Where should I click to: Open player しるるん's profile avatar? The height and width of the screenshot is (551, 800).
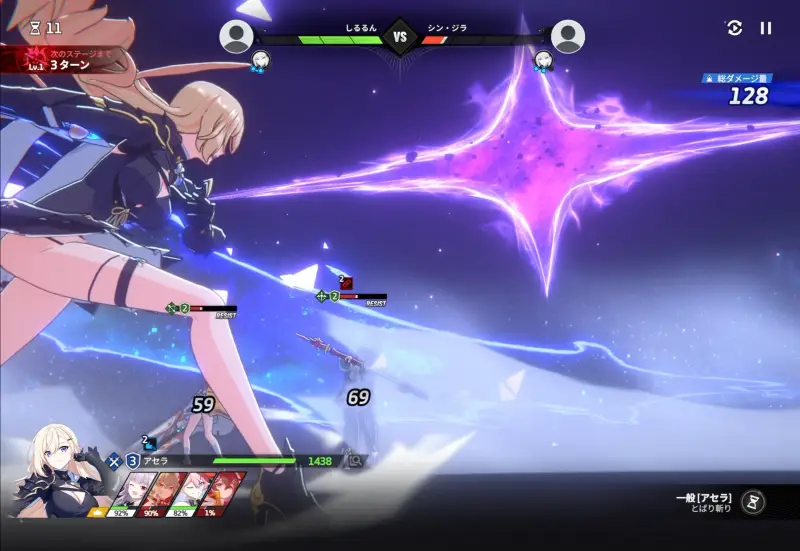(x=236, y=37)
